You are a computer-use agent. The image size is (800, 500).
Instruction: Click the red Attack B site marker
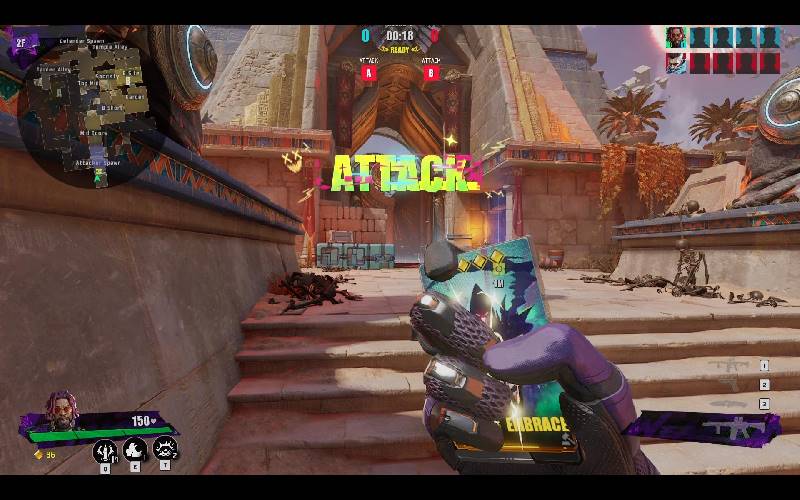tap(432, 72)
